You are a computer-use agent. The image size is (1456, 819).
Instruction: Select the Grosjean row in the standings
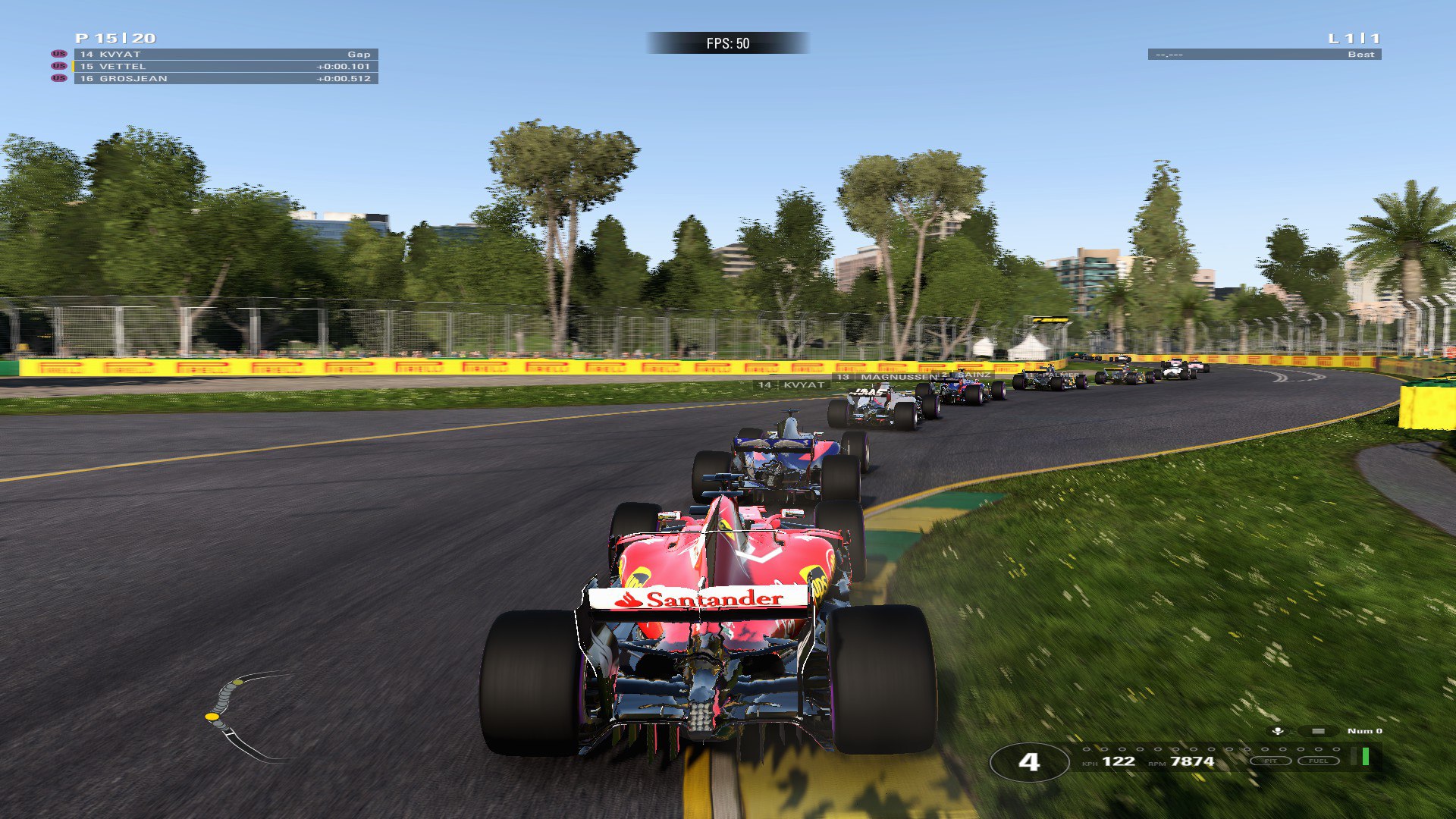(x=226, y=79)
